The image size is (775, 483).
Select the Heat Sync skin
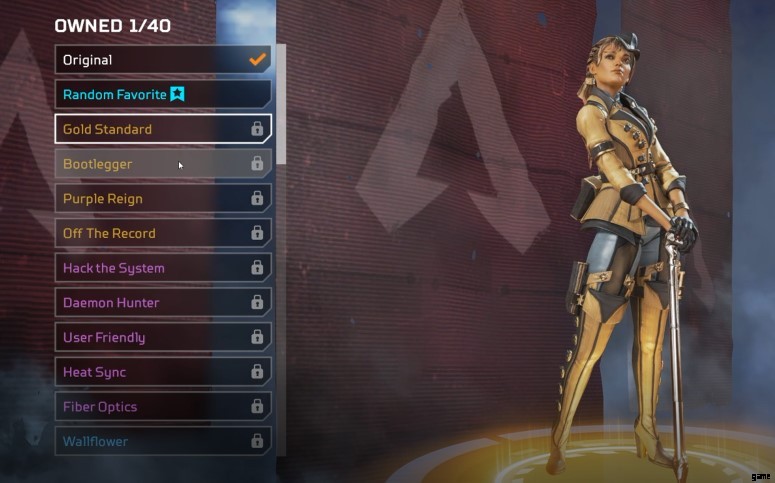[162, 372]
